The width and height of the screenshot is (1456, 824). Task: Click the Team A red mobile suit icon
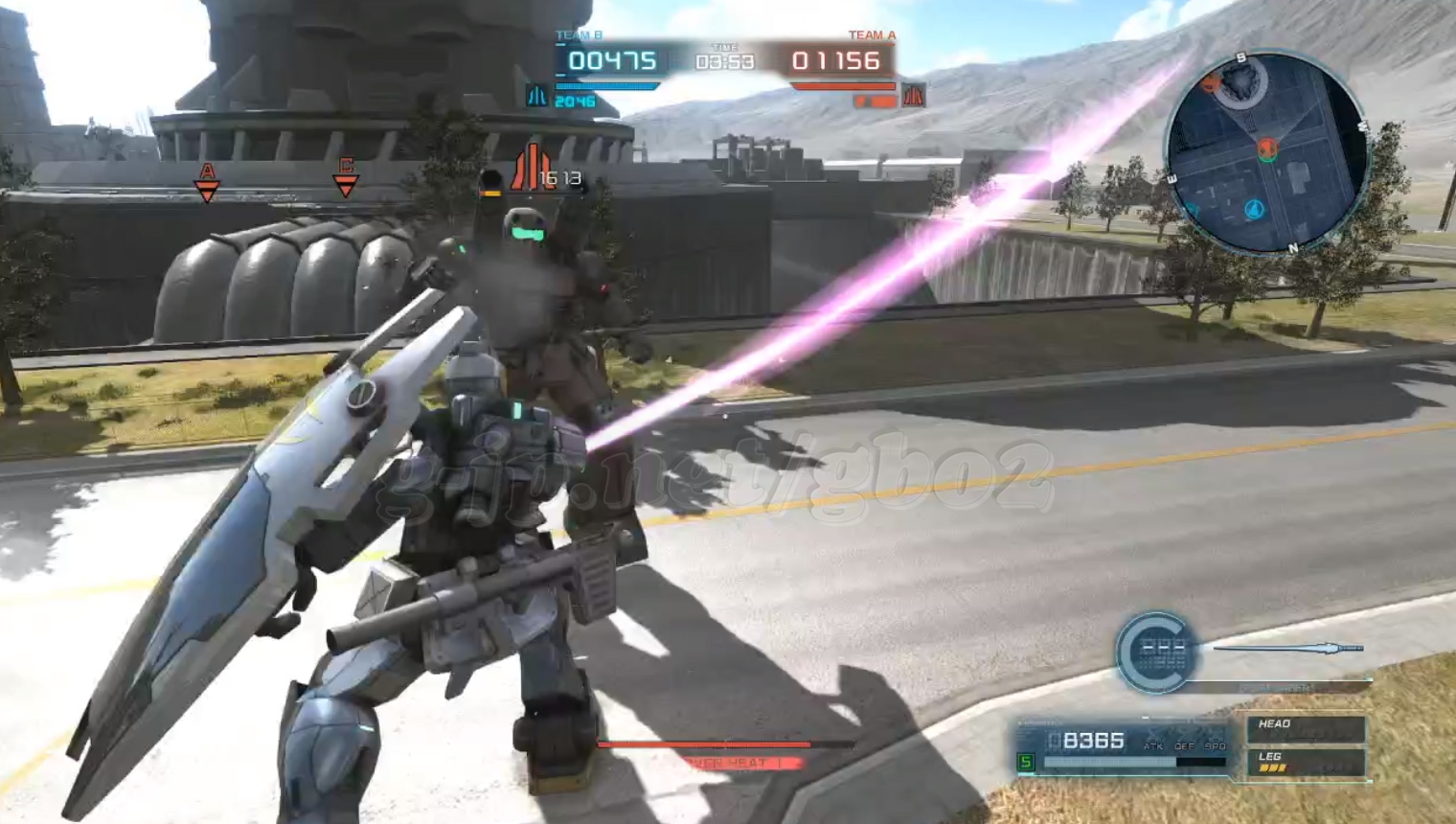coord(913,96)
